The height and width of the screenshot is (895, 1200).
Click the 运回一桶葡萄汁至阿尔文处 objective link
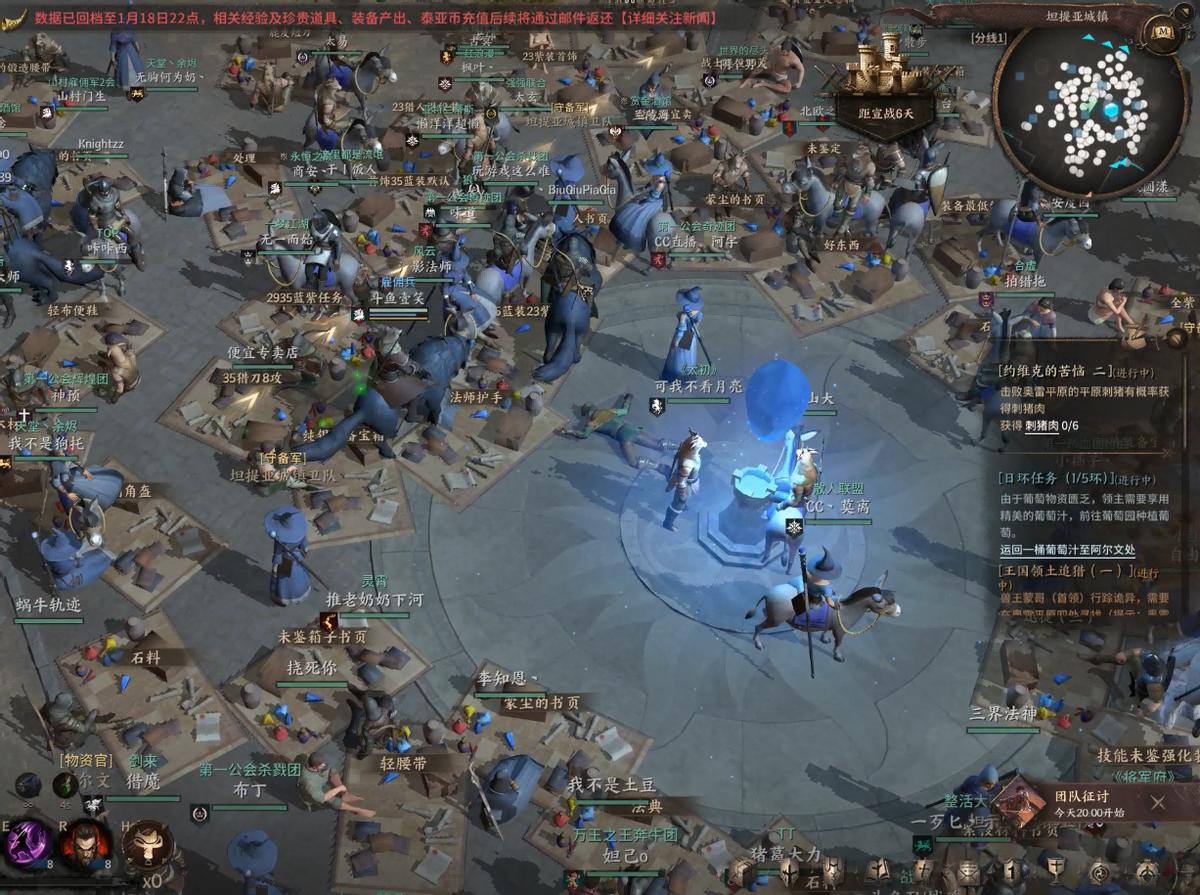point(1067,550)
